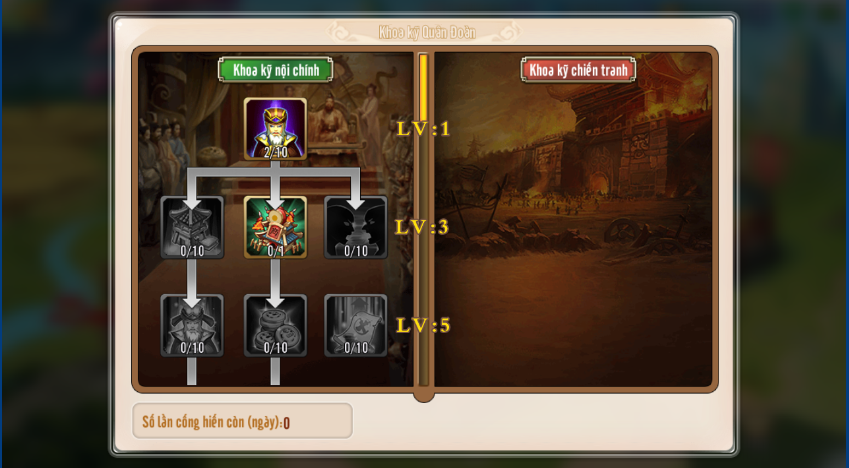The height and width of the screenshot is (468, 849).
Task: Select the colored red drum tech icon
Action: pyautogui.click(x=275, y=227)
